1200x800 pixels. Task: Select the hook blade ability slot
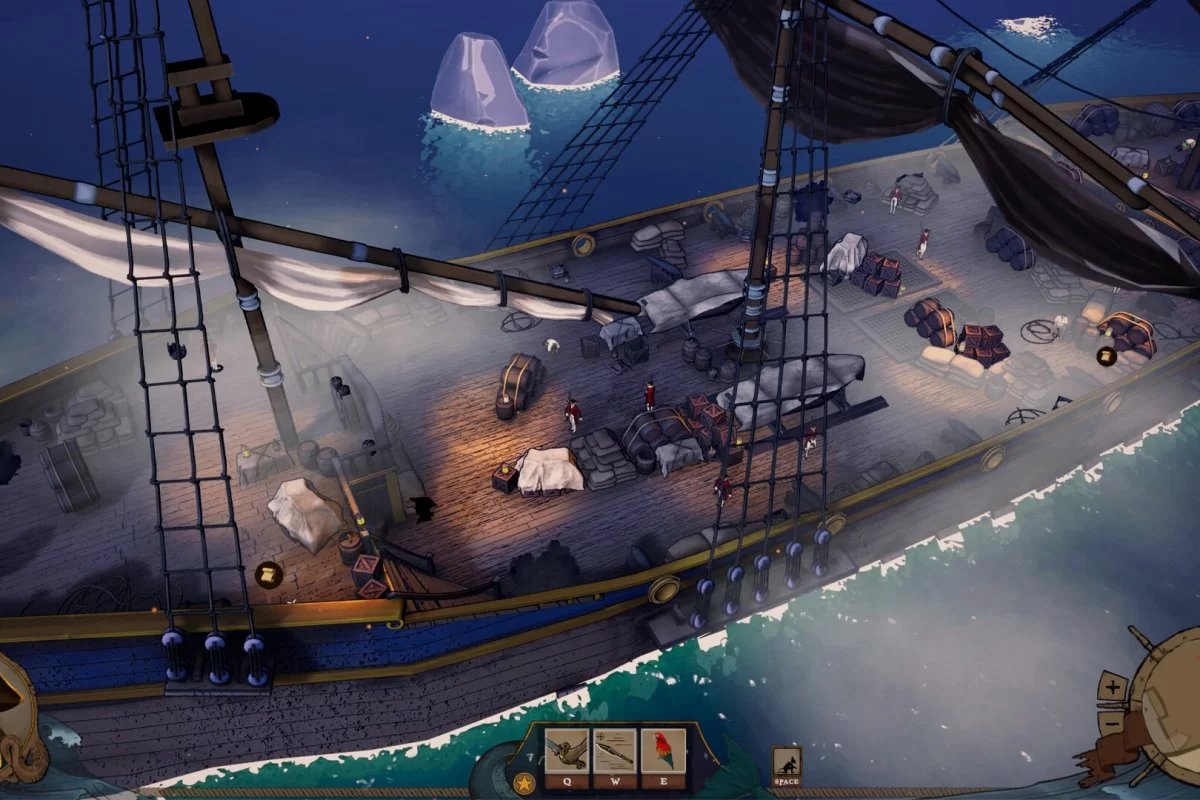565,750
